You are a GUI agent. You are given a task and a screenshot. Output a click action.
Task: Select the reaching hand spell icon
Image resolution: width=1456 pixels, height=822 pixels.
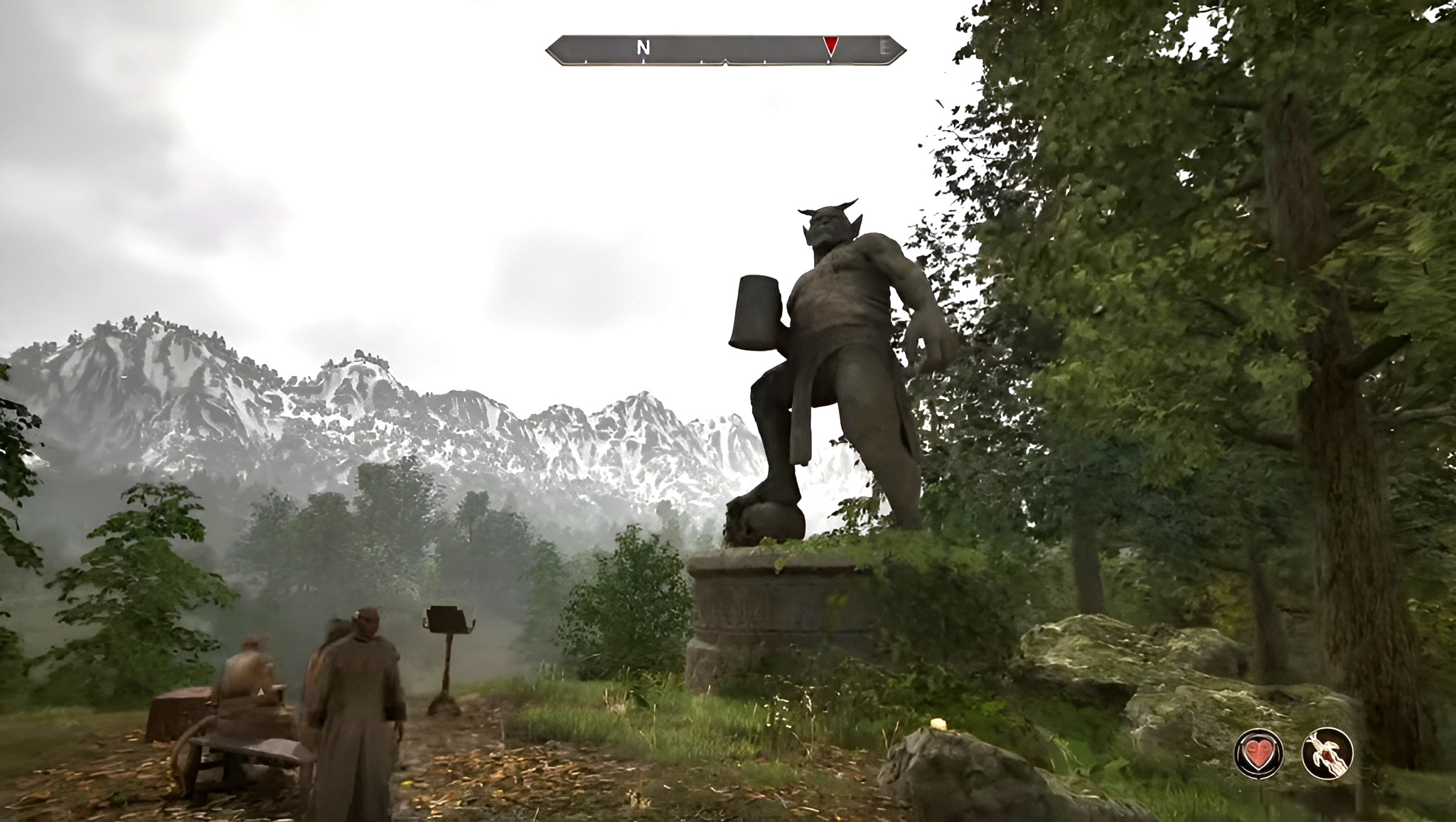point(1327,753)
